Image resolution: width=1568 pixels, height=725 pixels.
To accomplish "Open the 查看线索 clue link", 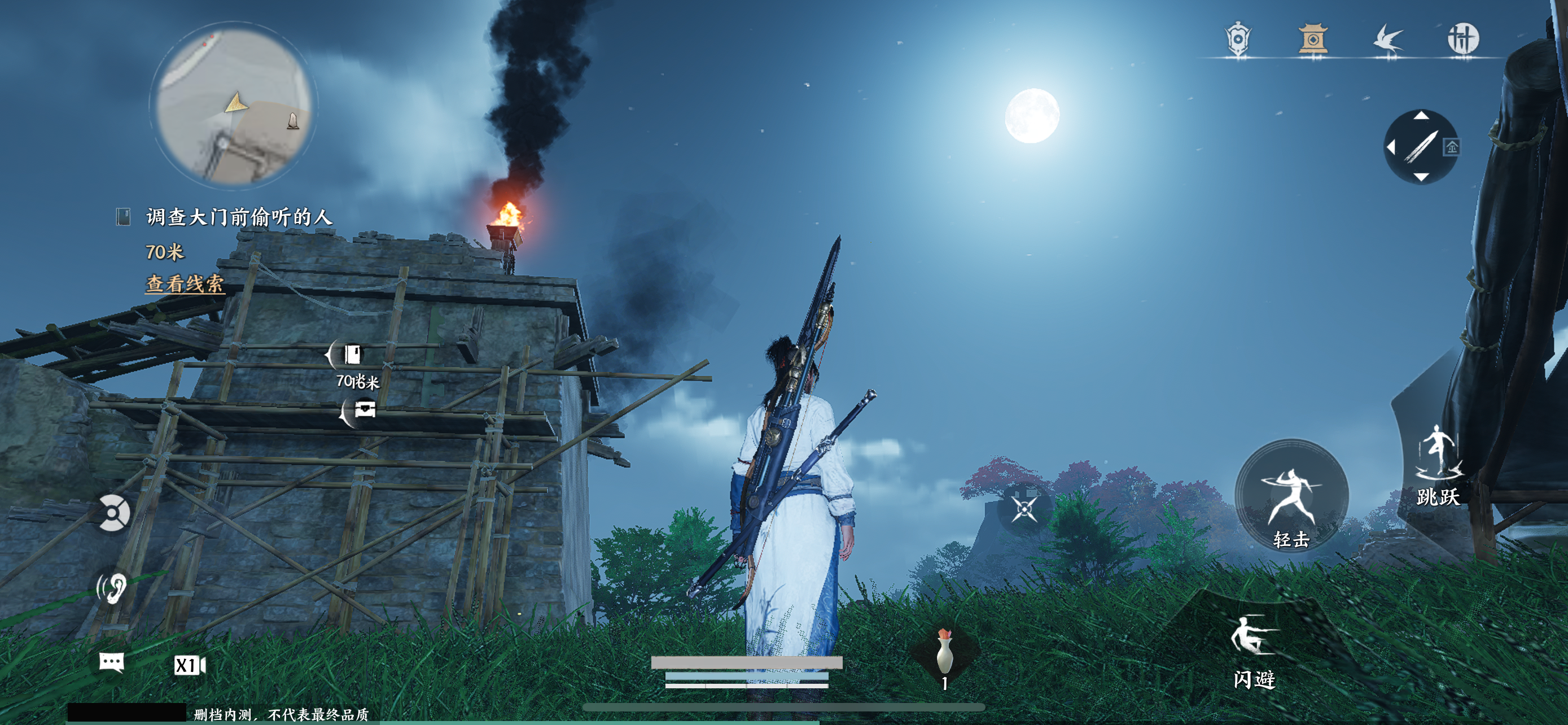I will (x=185, y=283).
